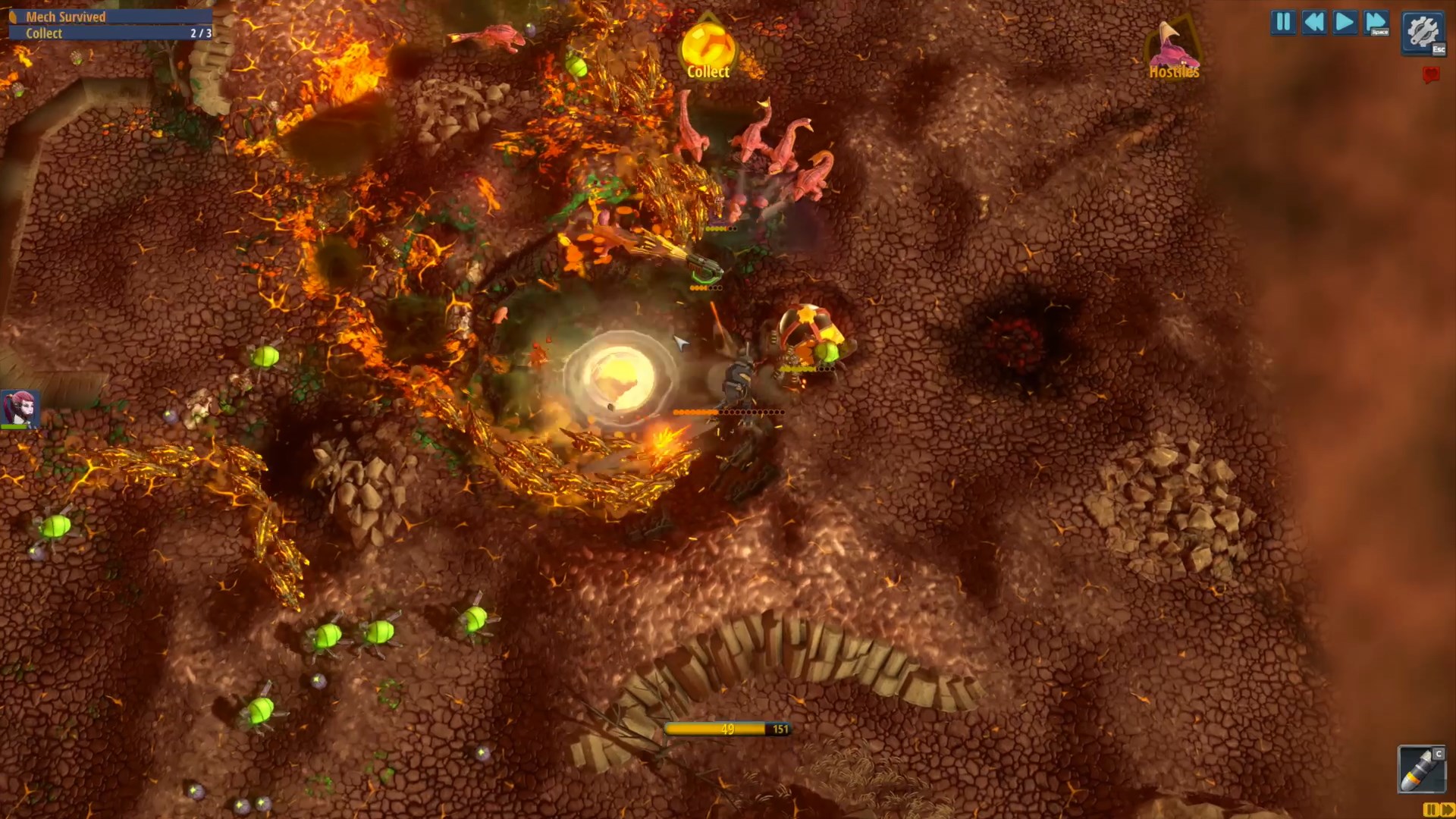The width and height of the screenshot is (1456, 819).
Task: Activate the missile ability icon
Action: (1420, 769)
